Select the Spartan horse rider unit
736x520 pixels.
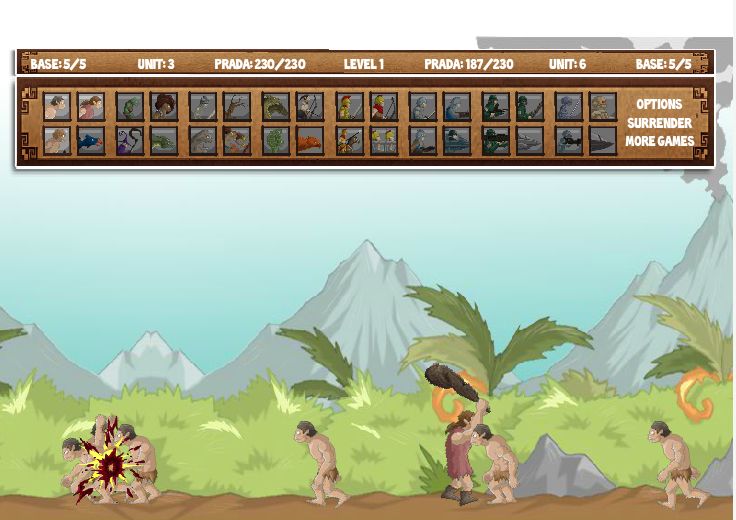350,141
